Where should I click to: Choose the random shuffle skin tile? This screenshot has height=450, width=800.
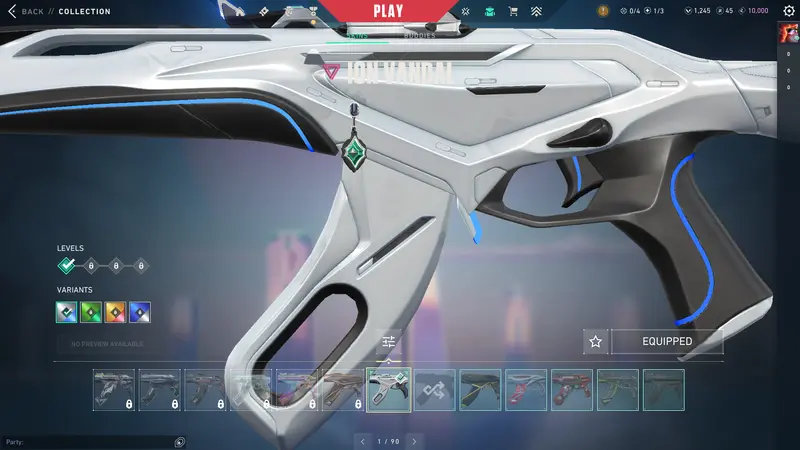coord(435,390)
